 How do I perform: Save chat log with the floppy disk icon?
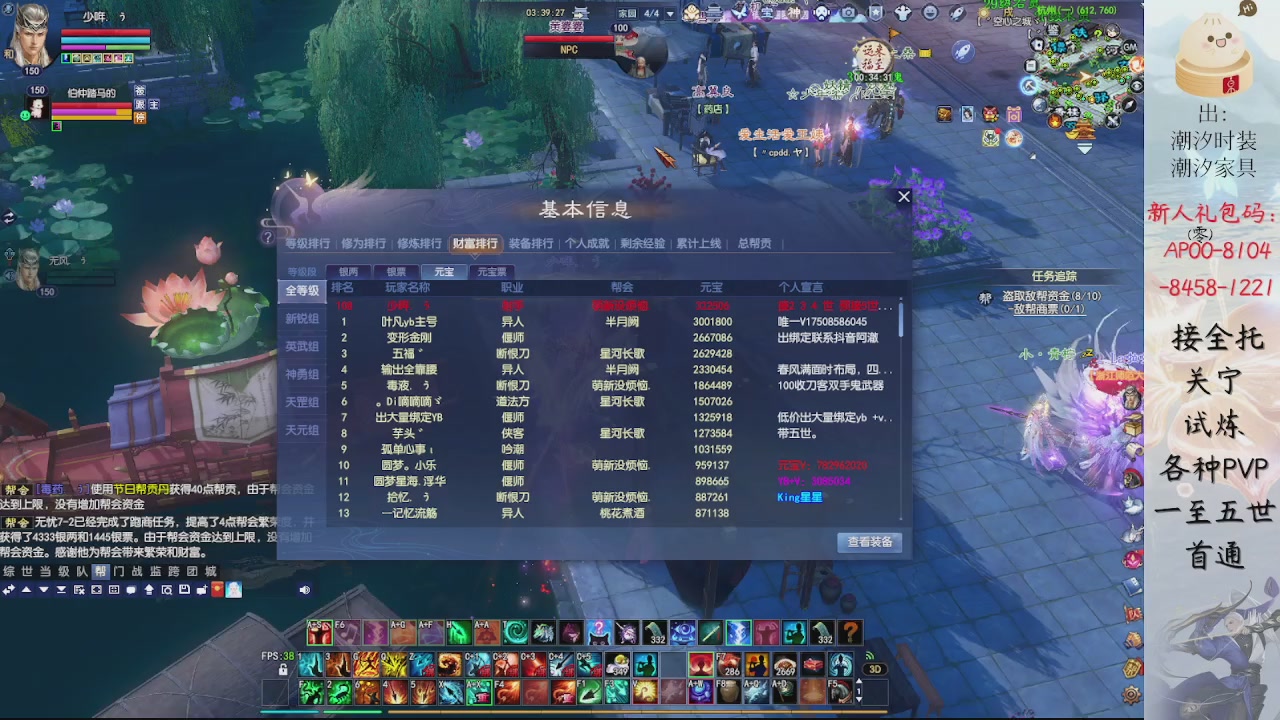[x=185, y=589]
